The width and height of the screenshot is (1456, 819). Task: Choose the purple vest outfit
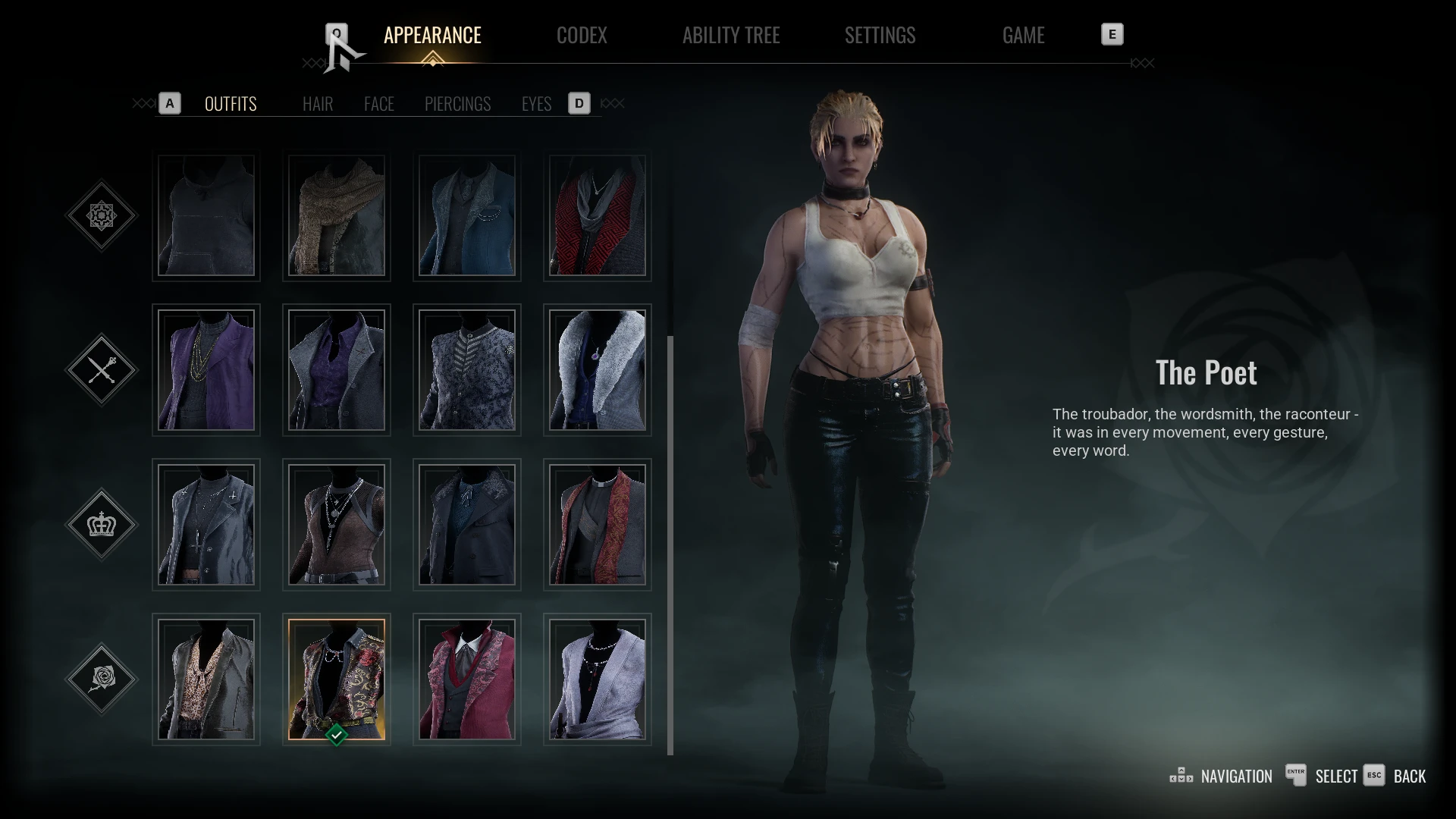[x=206, y=370]
